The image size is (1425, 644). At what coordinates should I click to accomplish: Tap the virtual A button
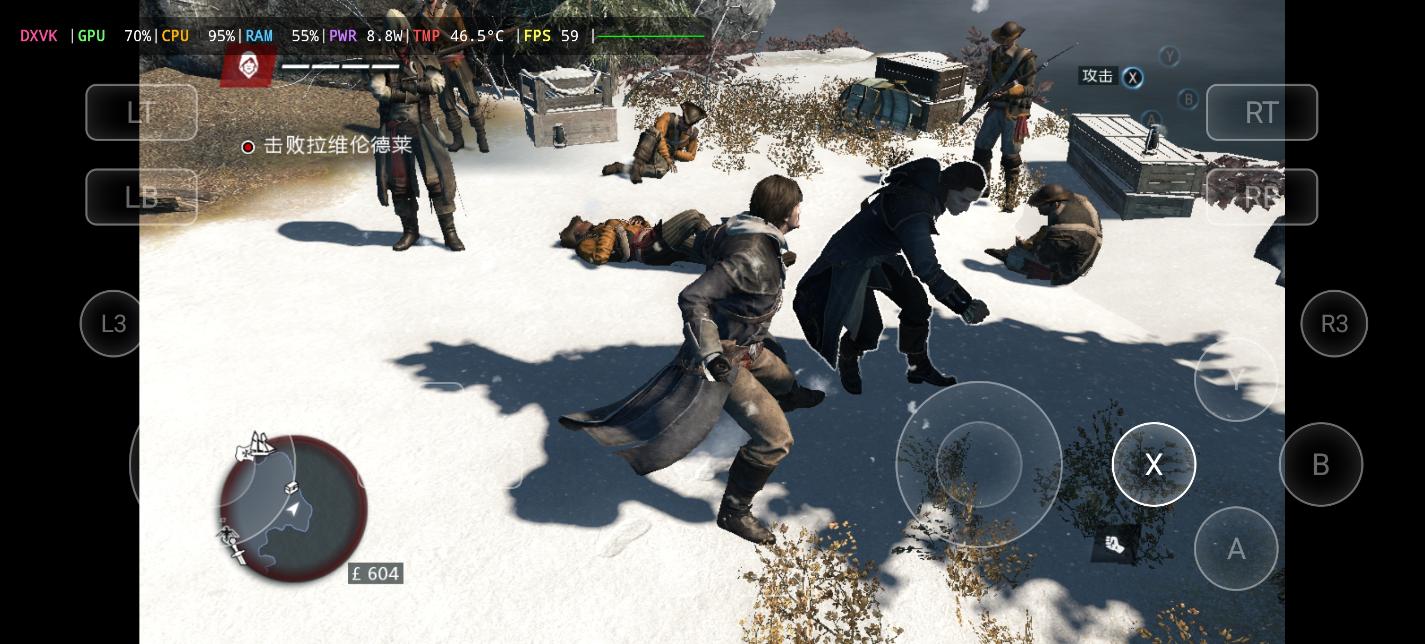tap(1236, 549)
